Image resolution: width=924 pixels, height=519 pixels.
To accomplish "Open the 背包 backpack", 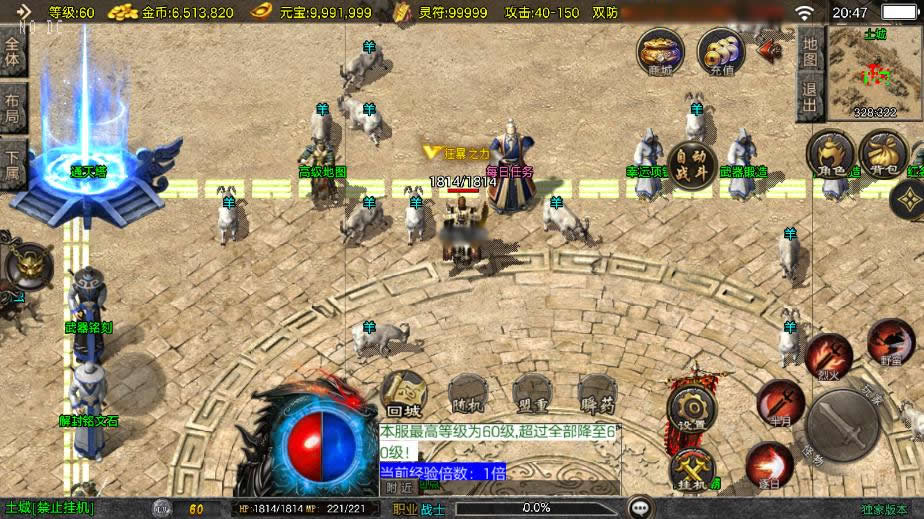I will click(x=883, y=155).
